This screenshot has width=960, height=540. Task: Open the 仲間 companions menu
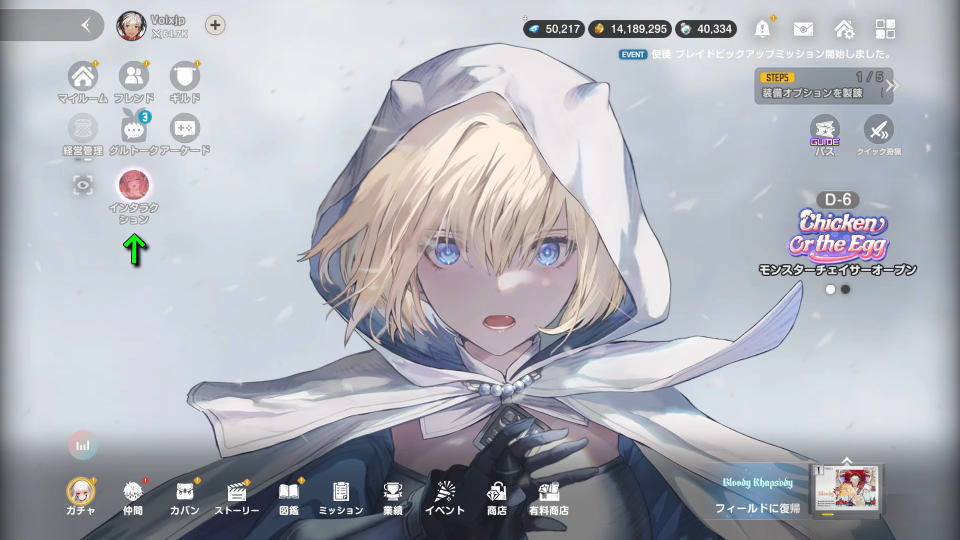click(133, 493)
